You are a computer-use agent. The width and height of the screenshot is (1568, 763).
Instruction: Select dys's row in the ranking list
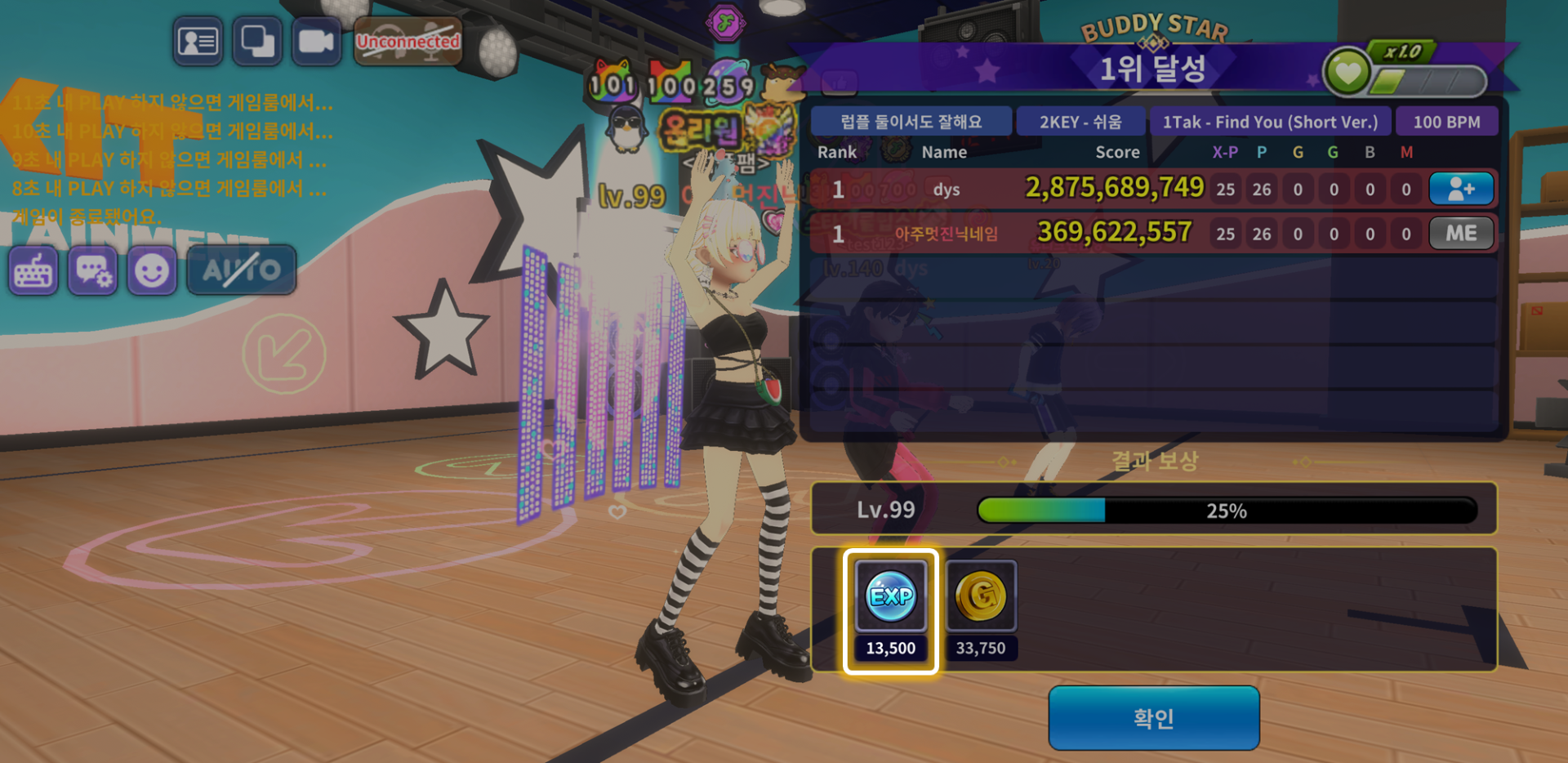[1111, 190]
